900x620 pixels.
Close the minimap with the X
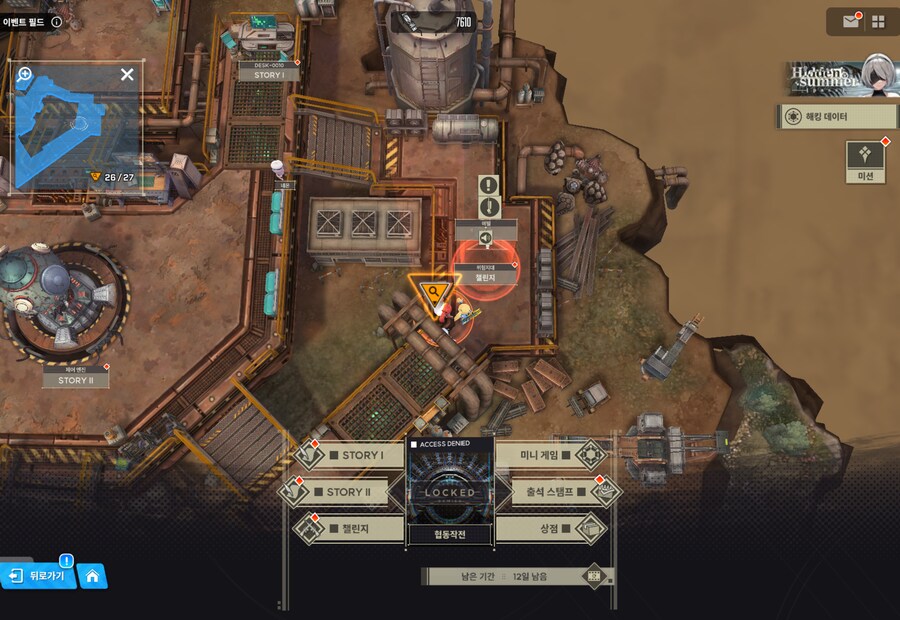pos(127,74)
